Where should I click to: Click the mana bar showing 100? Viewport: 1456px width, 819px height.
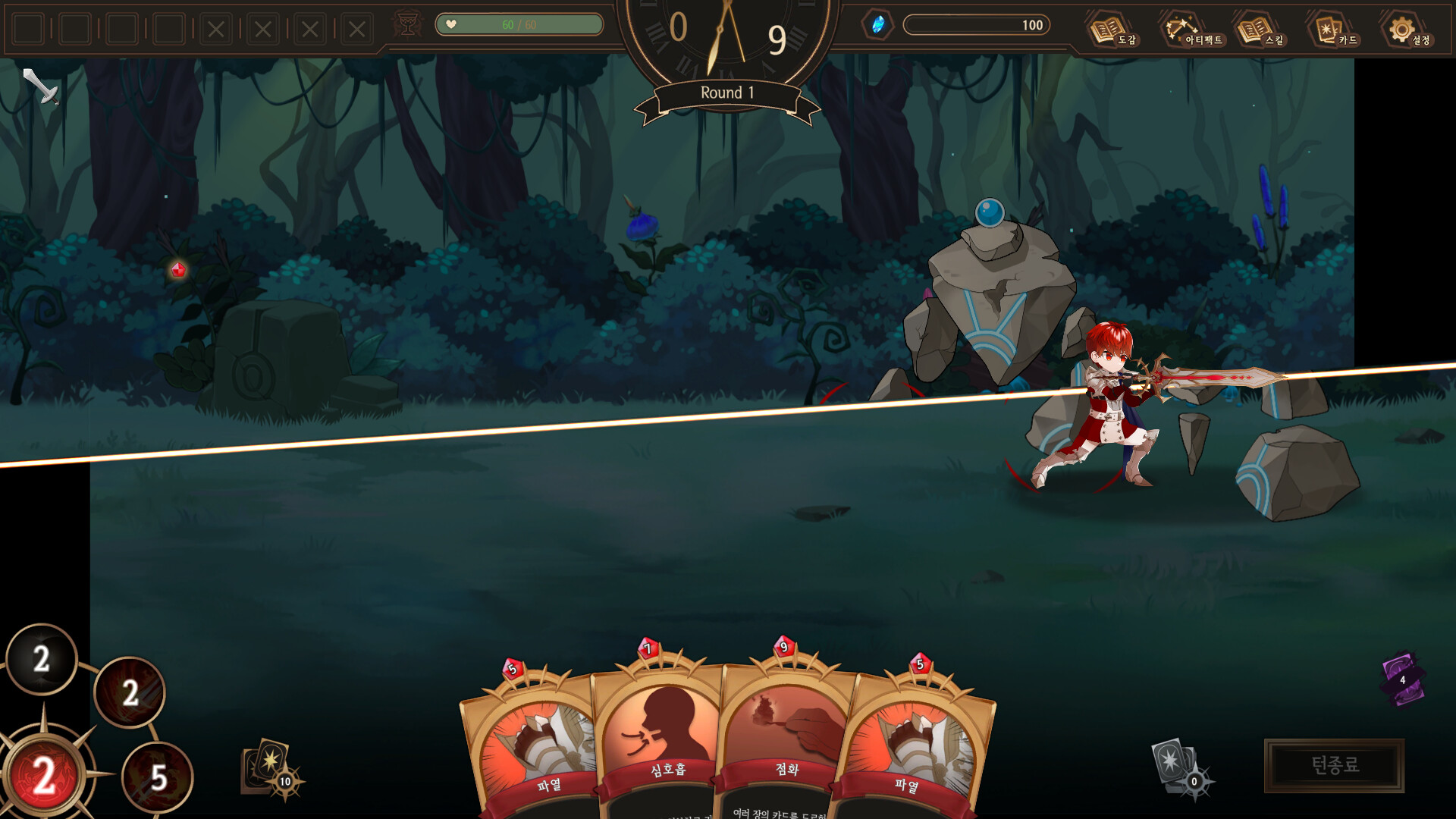tap(978, 25)
